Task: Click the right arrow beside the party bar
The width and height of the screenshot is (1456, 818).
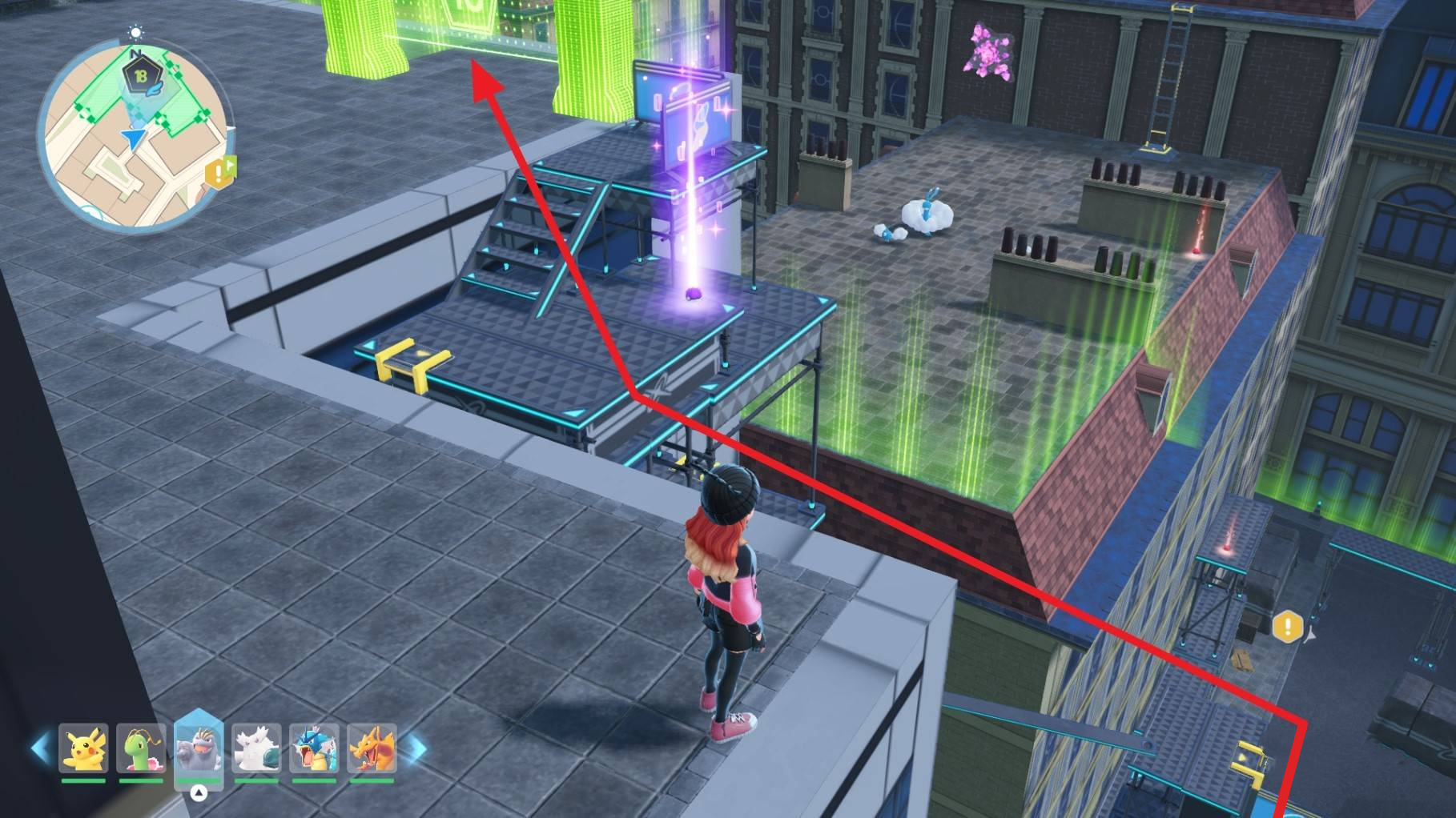Action: (x=415, y=749)
